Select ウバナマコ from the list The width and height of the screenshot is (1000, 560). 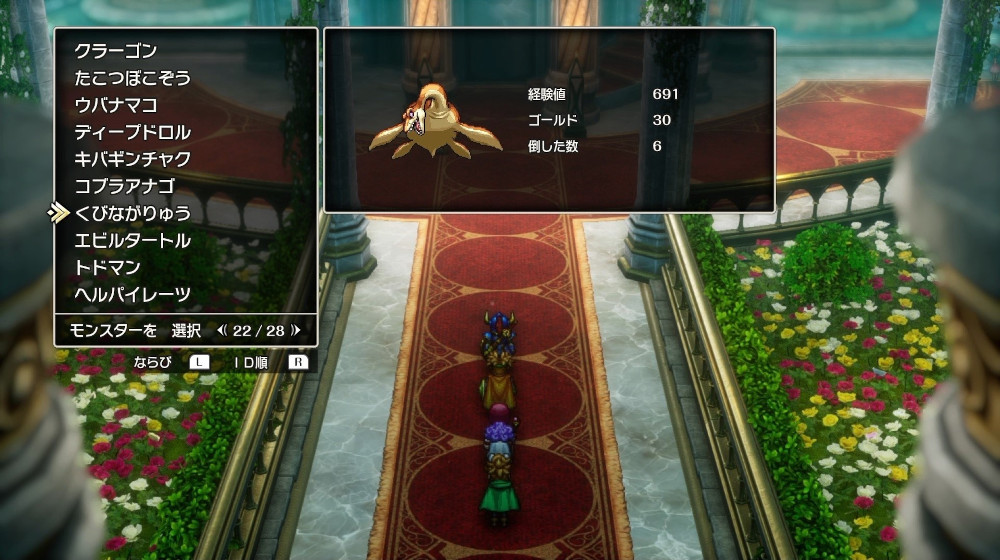[x=116, y=105]
